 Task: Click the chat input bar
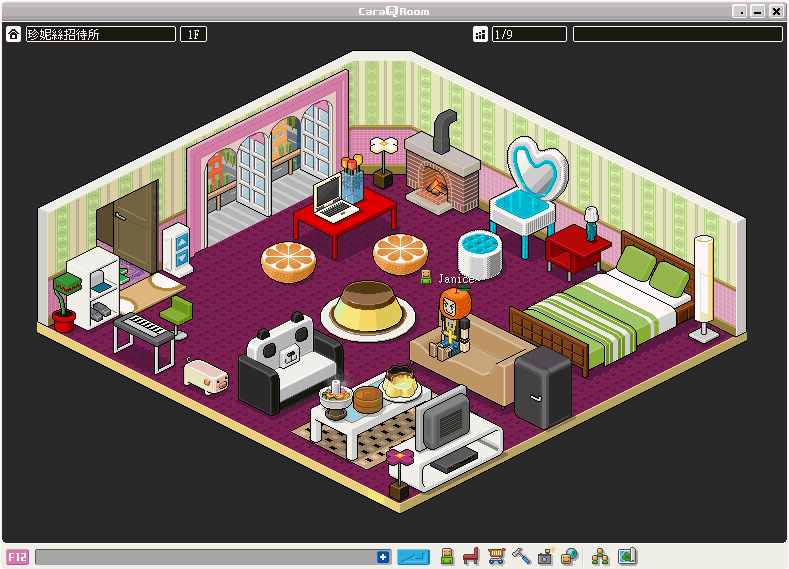(x=205, y=557)
